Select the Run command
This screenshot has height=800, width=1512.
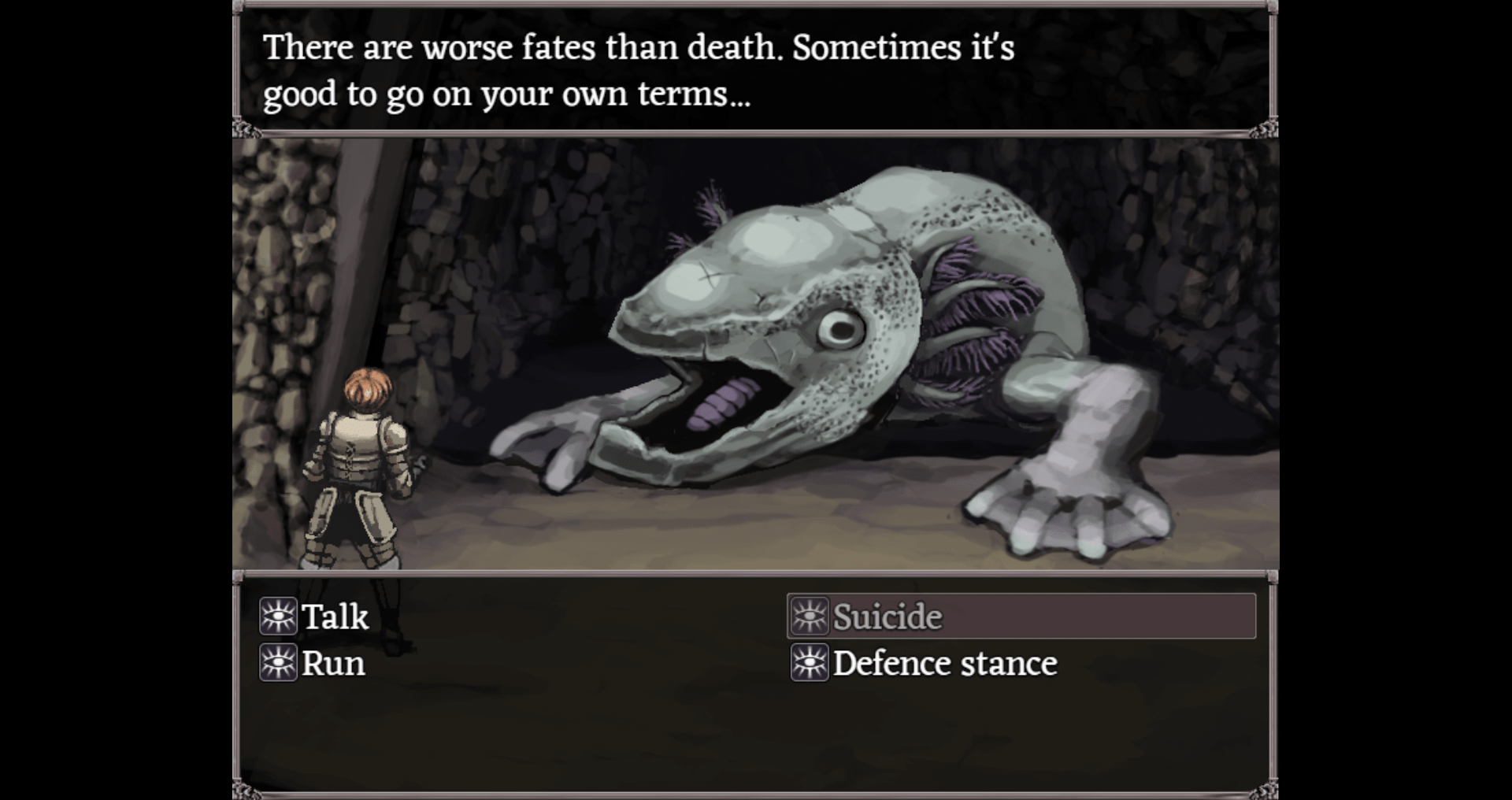click(332, 664)
